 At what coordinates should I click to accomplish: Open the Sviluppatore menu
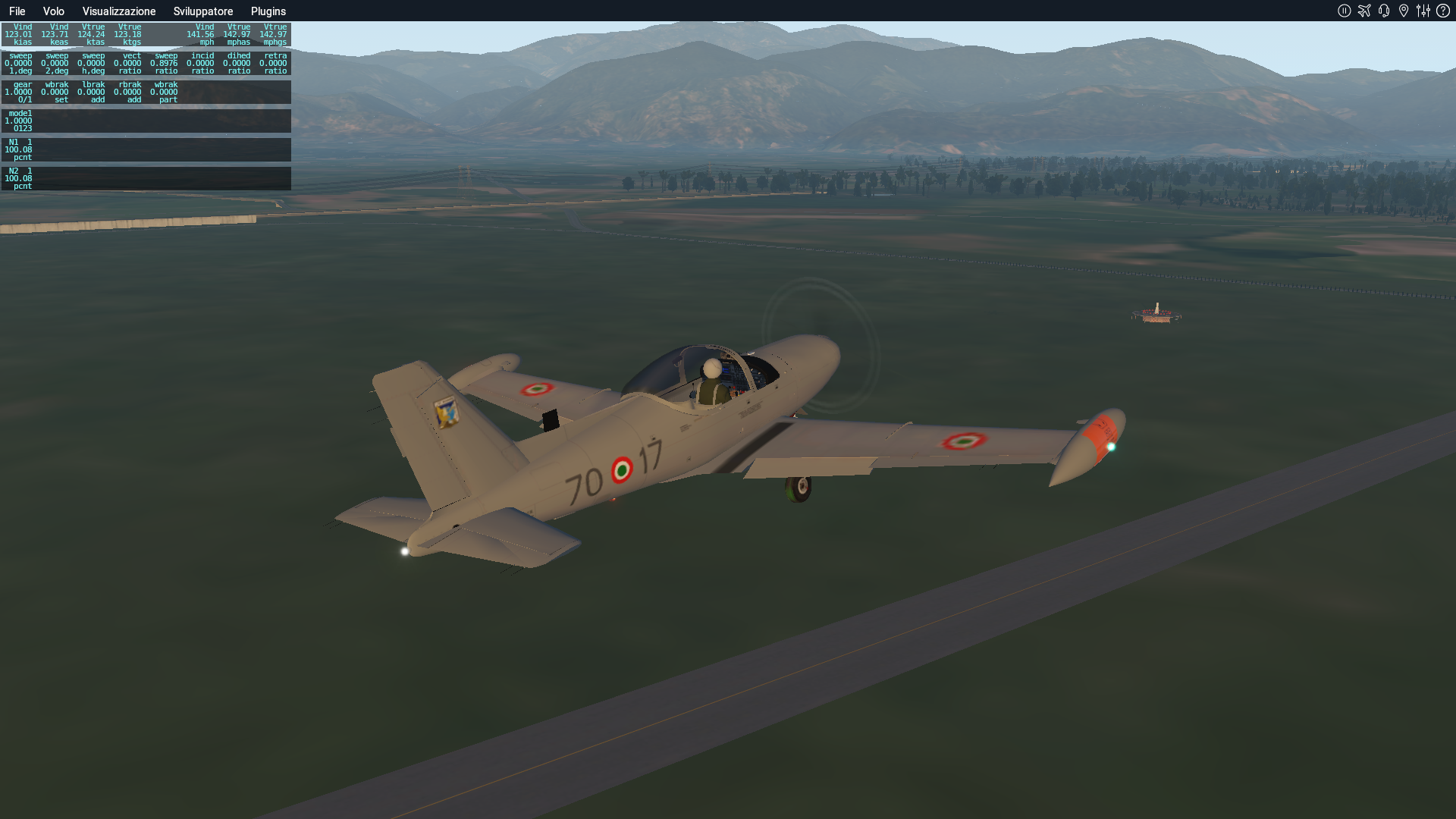point(202,11)
